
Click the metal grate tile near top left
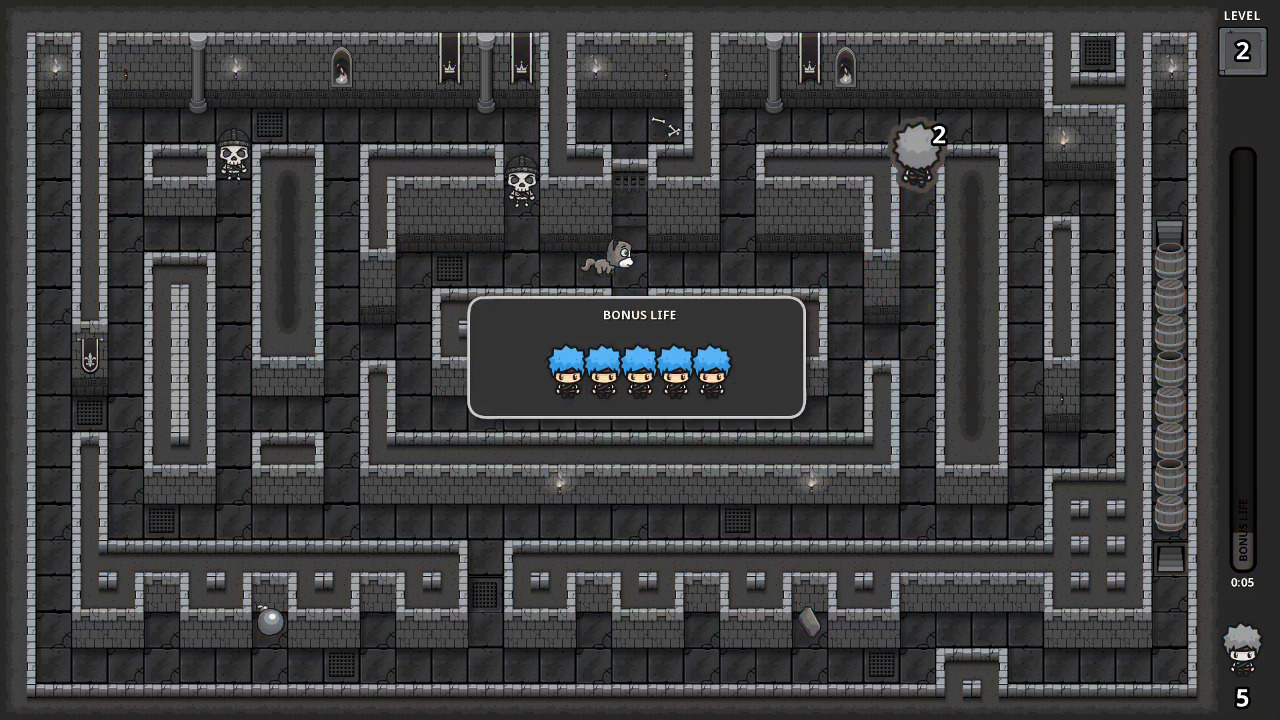268,124
